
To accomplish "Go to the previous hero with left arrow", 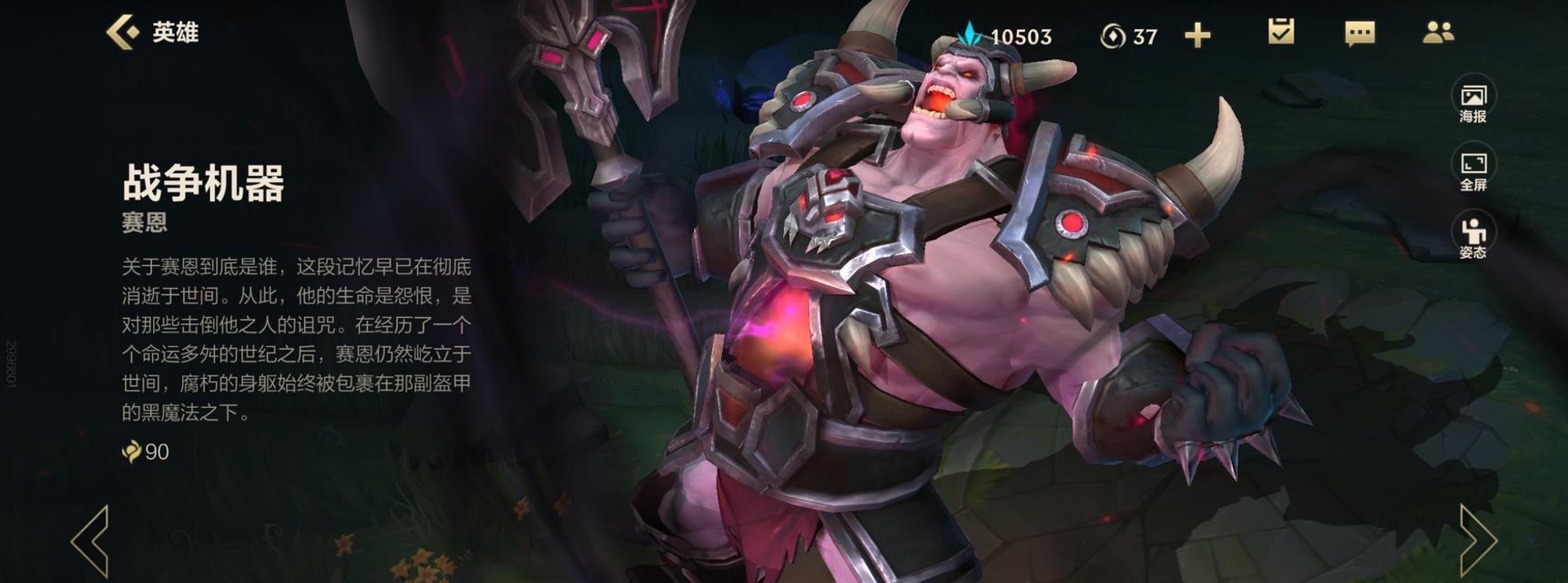I will 91,540.
